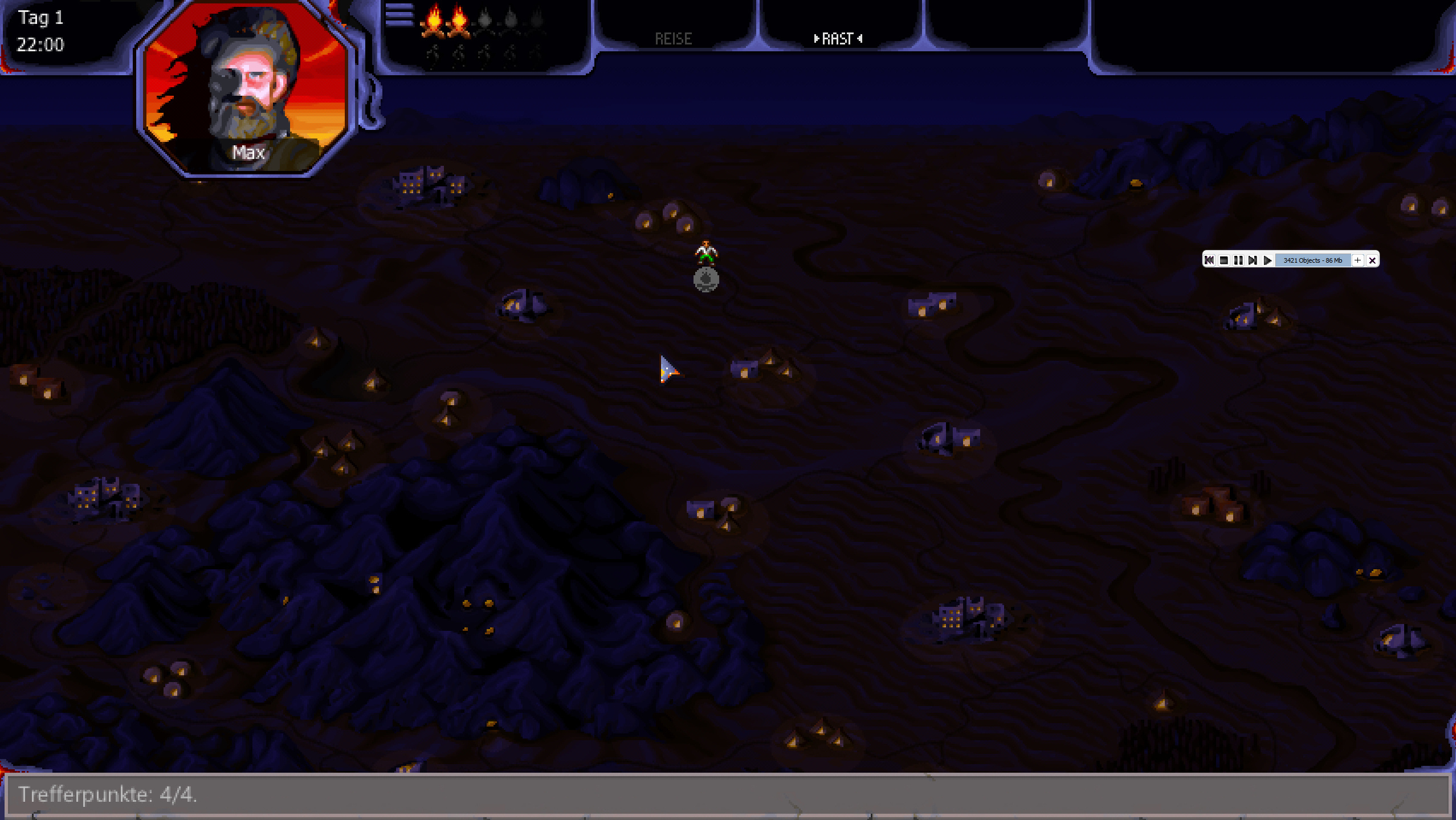Screen dimensions: 1456x820
Task: Choose the RAST rest option
Action: coord(838,39)
